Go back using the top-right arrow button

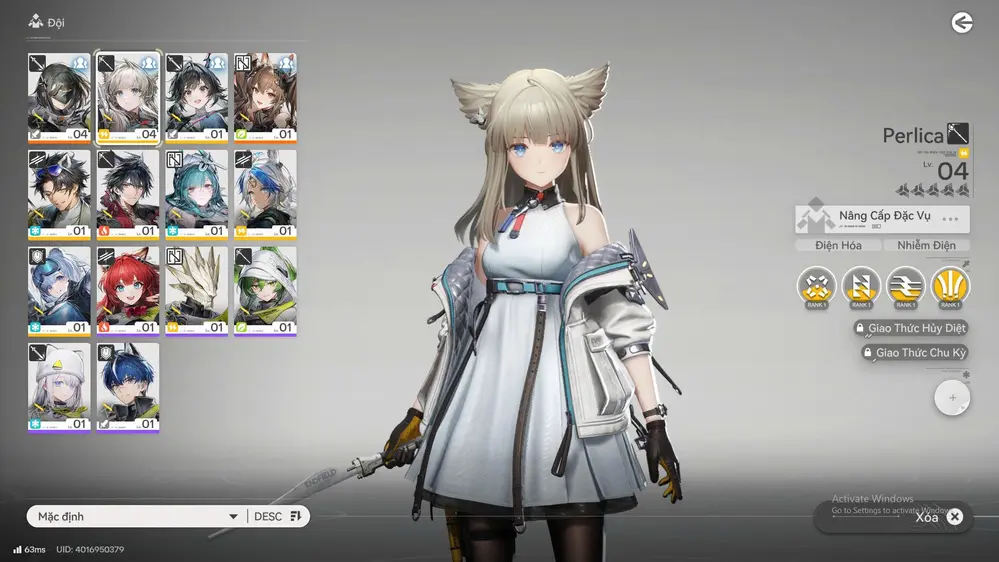[962, 23]
